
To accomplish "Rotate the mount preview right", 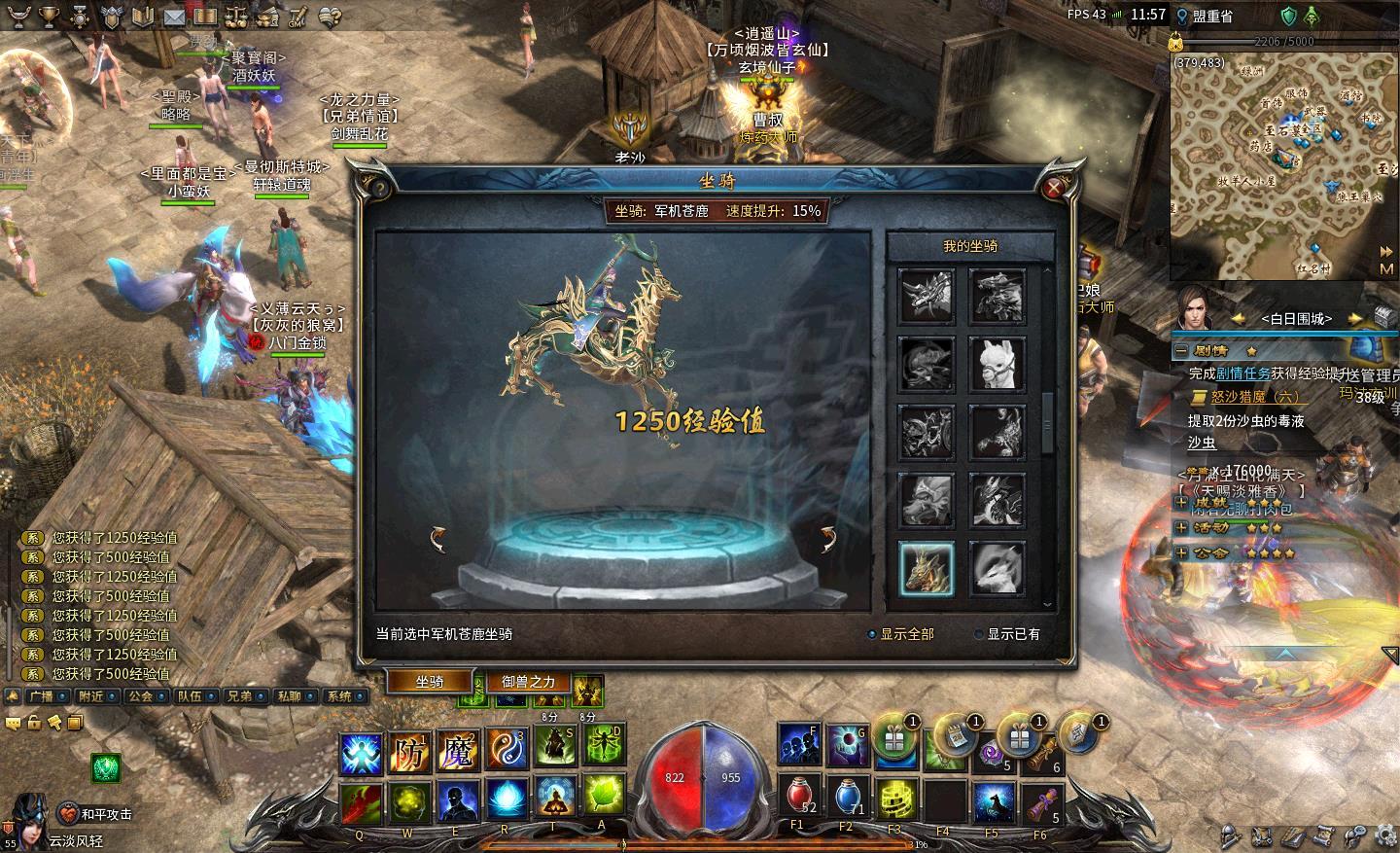I will (827, 539).
